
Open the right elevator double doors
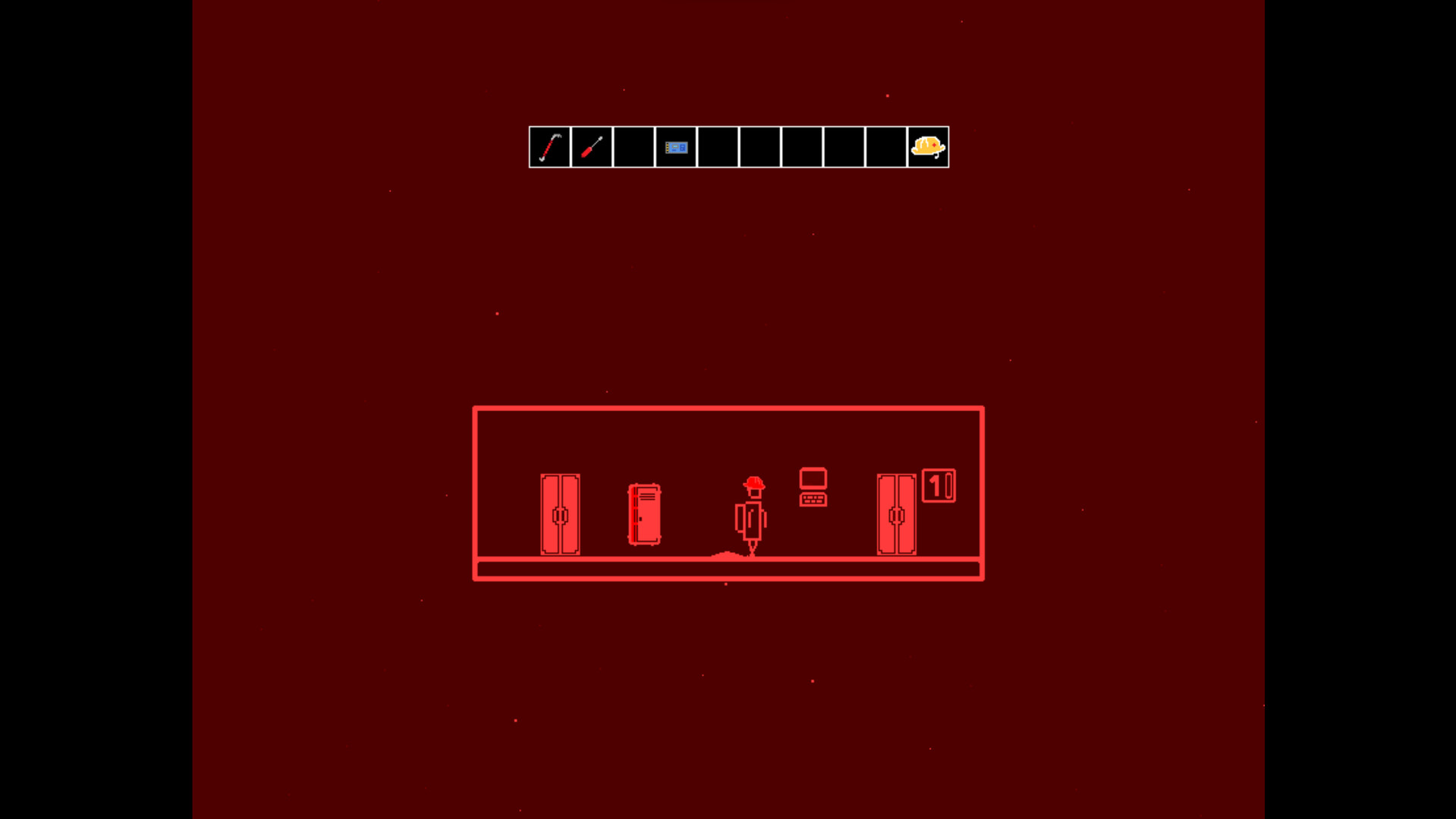point(895,516)
